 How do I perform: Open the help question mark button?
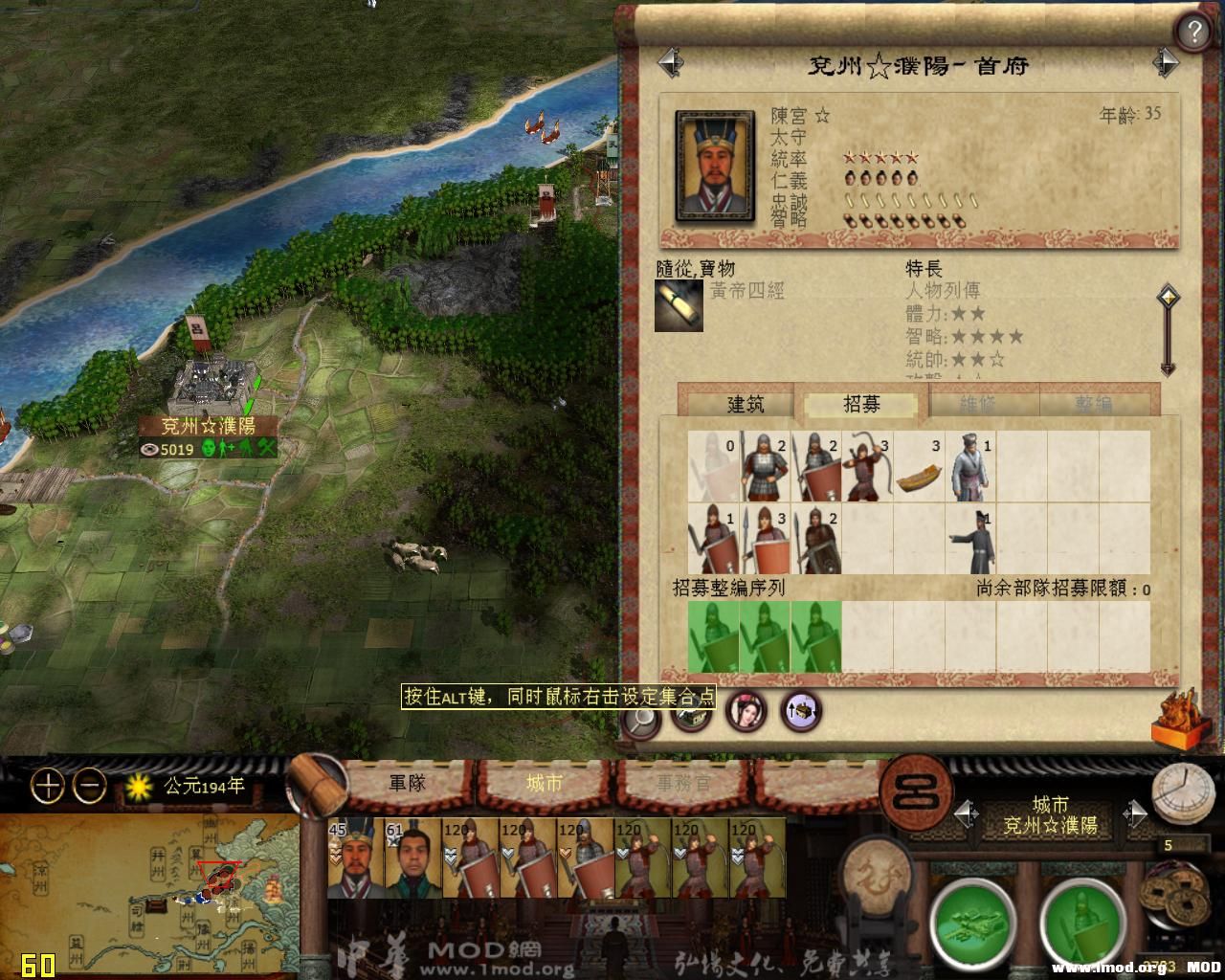(1192, 33)
